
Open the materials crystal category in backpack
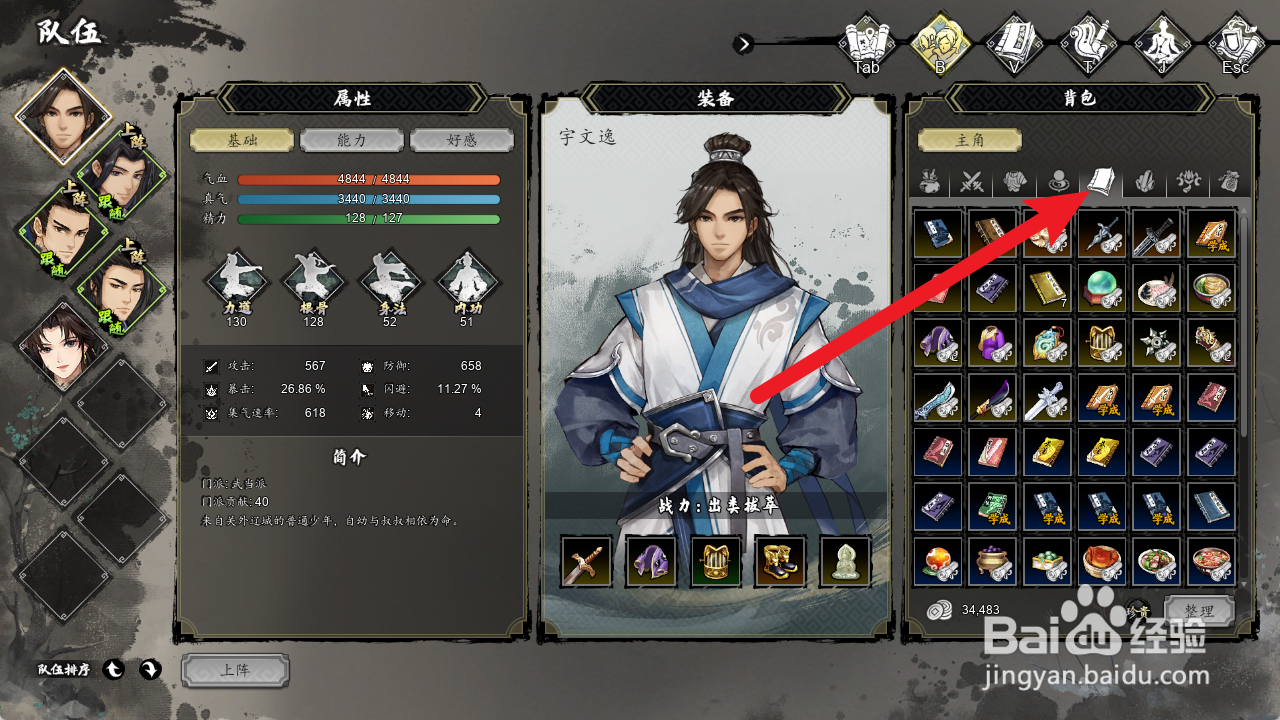pyautogui.click(x=1143, y=181)
